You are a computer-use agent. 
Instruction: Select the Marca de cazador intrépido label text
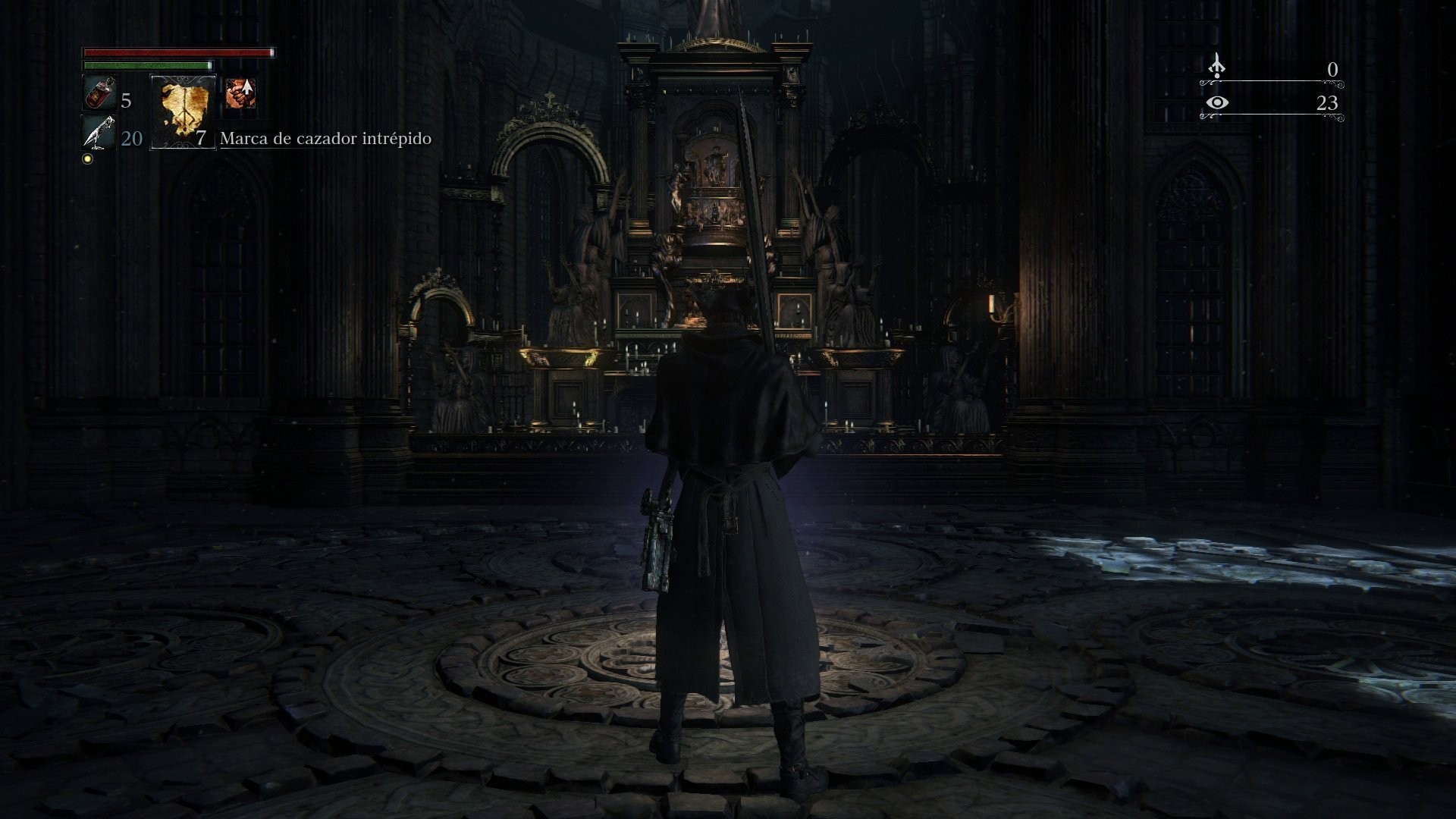pyautogui.click(x=325, y=139)
